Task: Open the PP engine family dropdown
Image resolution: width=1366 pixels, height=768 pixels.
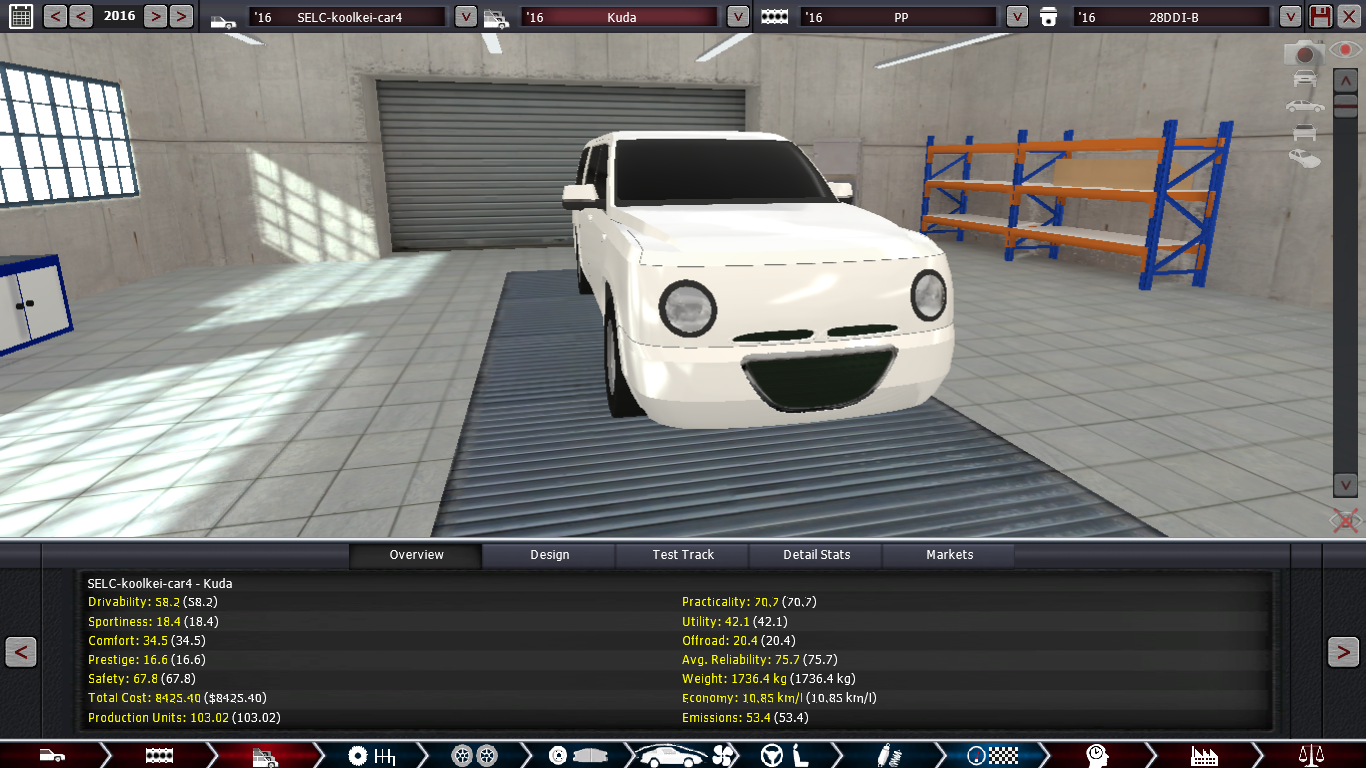Action: (x=1017, y=17)
